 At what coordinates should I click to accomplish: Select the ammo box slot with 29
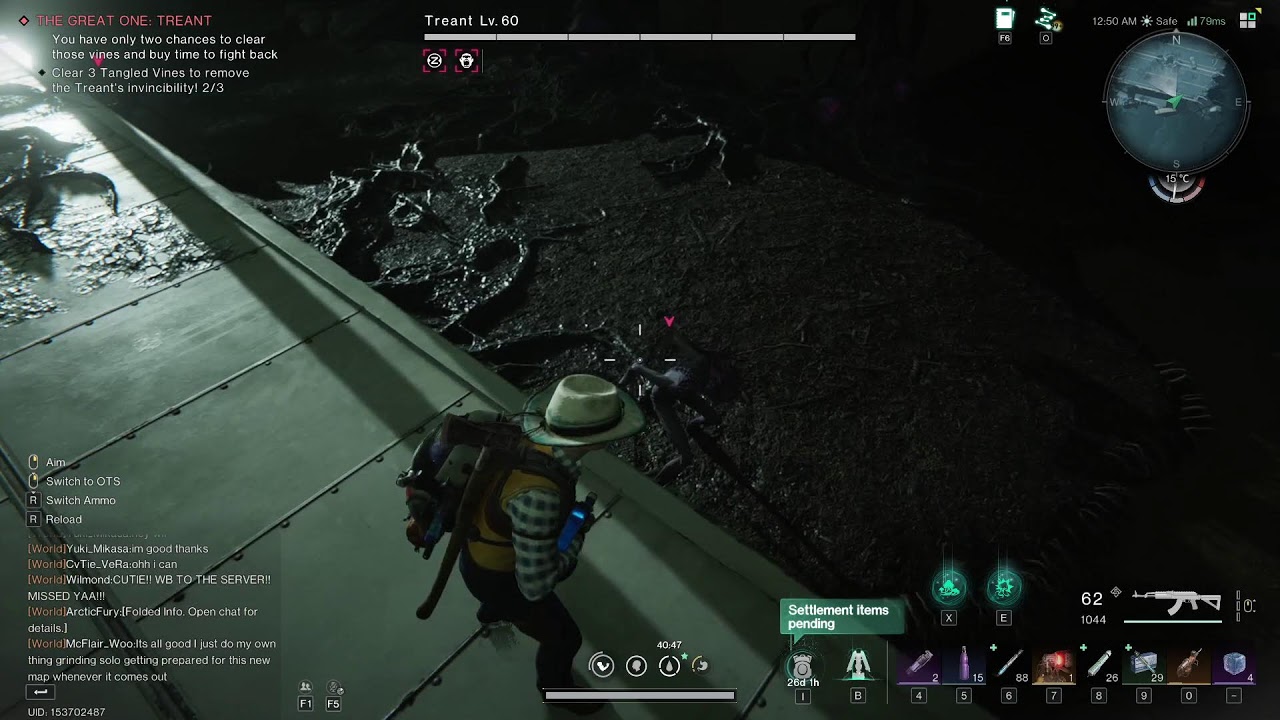point(1144,665)
